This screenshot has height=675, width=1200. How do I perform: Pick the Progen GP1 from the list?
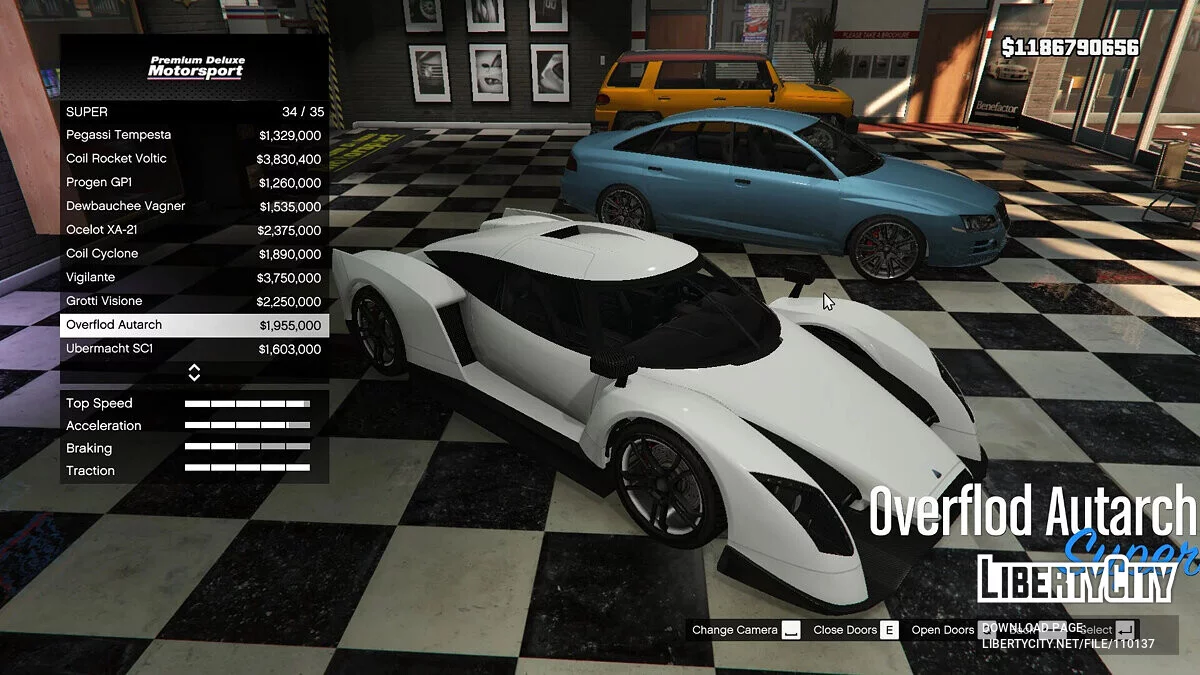click(194, 183)
